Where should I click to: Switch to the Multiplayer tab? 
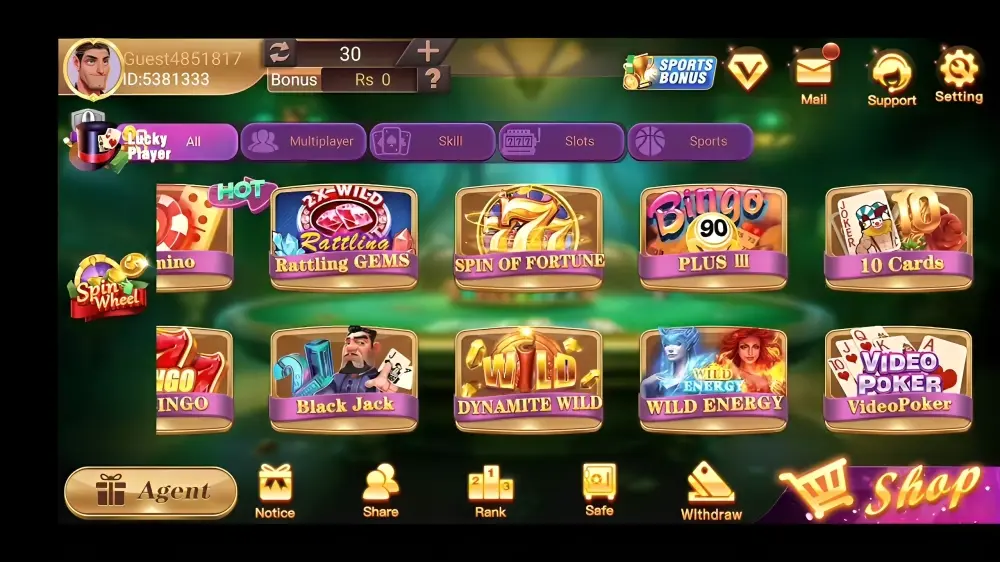pos(304,142)
